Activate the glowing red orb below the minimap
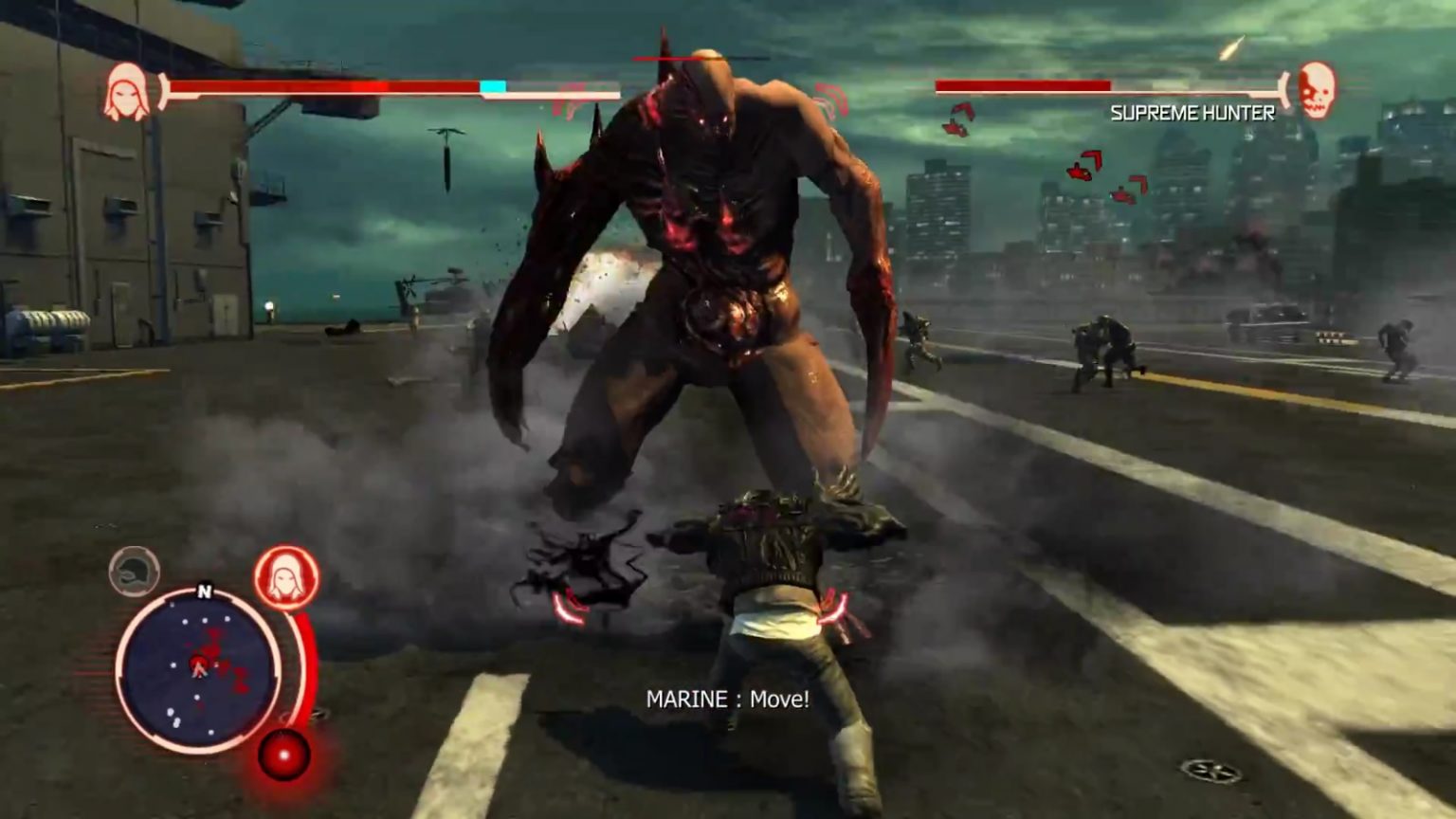Viewport: 1456px width, 819px height. [284, 755]
